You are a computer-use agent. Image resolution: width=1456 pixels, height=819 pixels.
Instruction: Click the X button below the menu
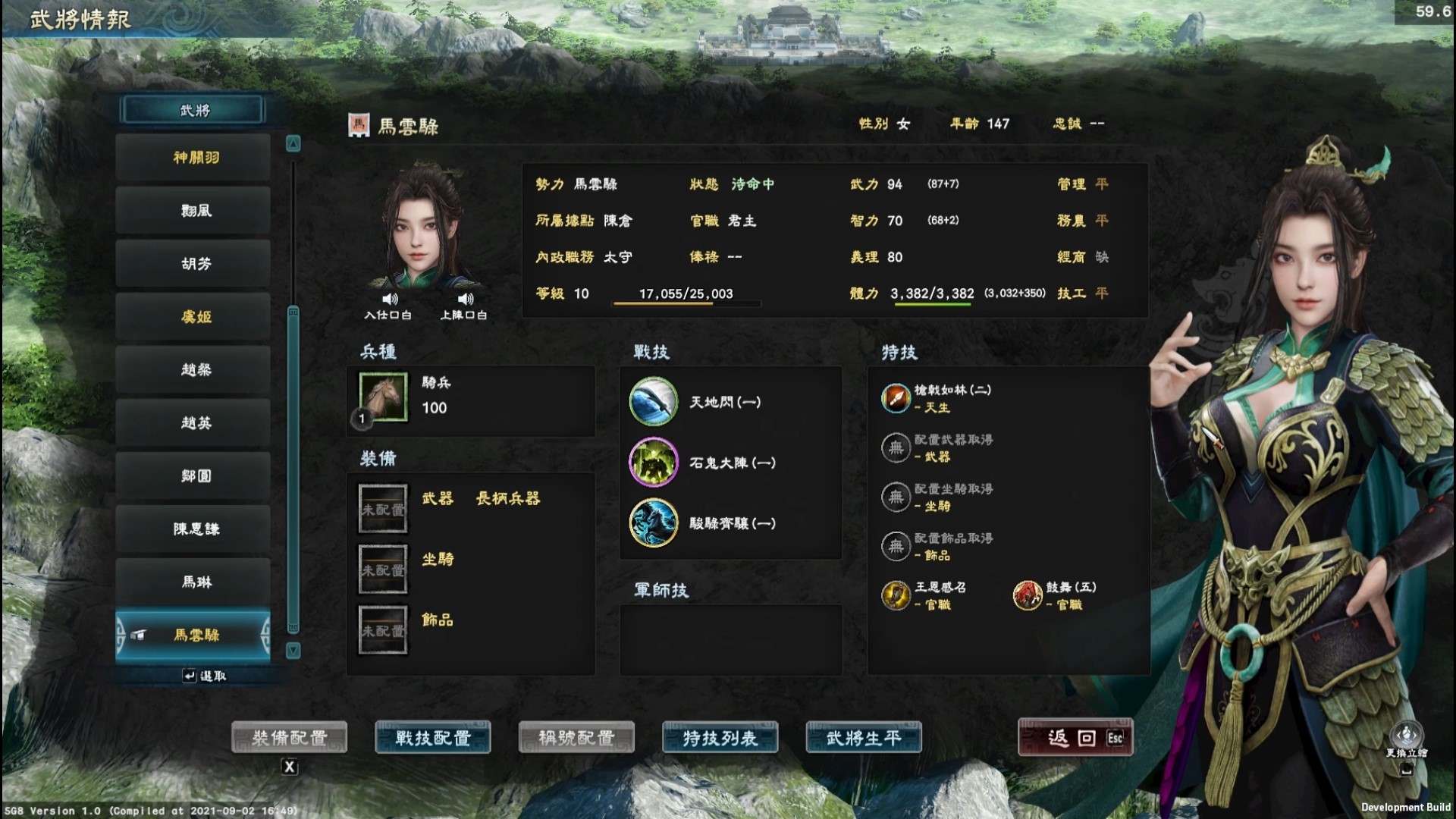coord(289,767)
